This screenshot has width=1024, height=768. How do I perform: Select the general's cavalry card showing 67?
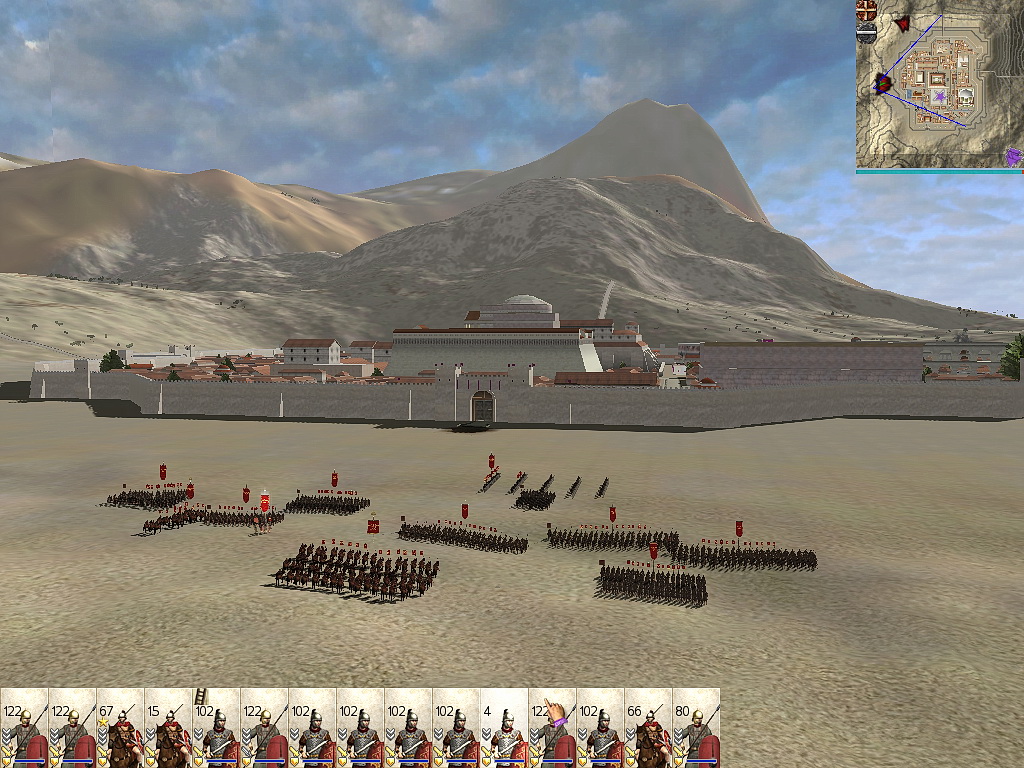(x=120, y=728)
